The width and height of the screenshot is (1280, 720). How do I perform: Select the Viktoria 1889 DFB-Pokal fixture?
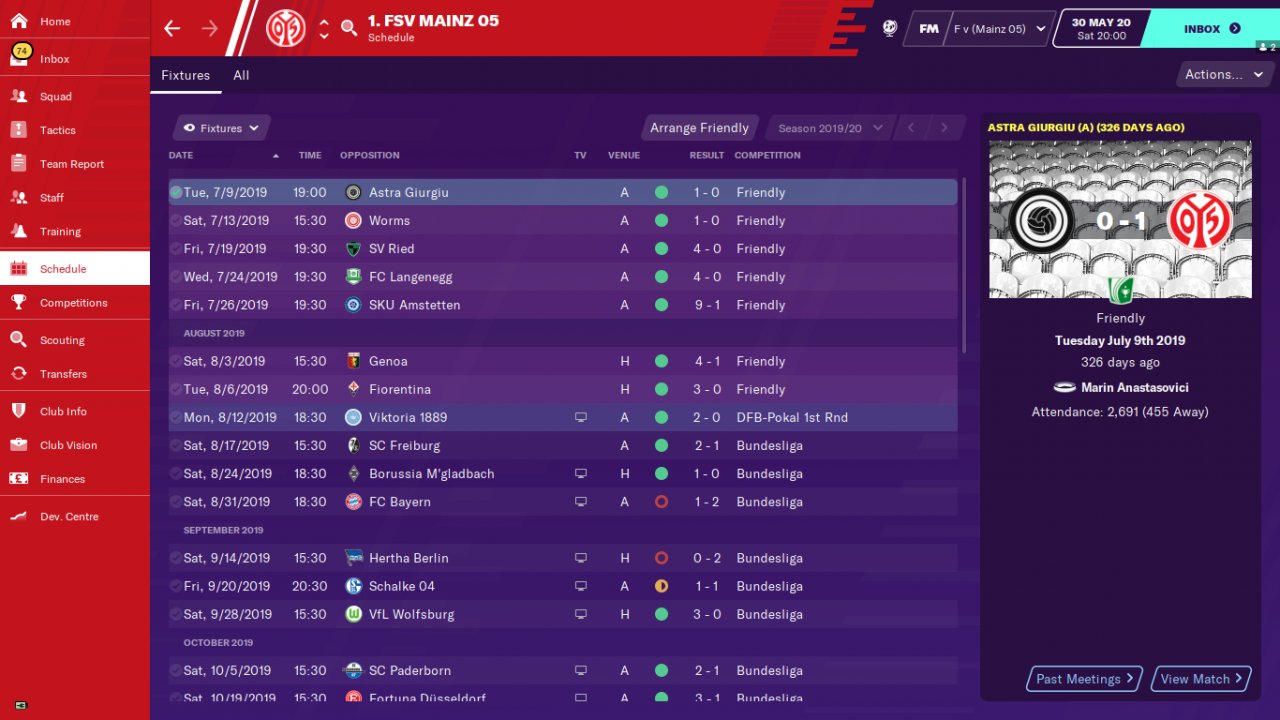click(562, 417)
